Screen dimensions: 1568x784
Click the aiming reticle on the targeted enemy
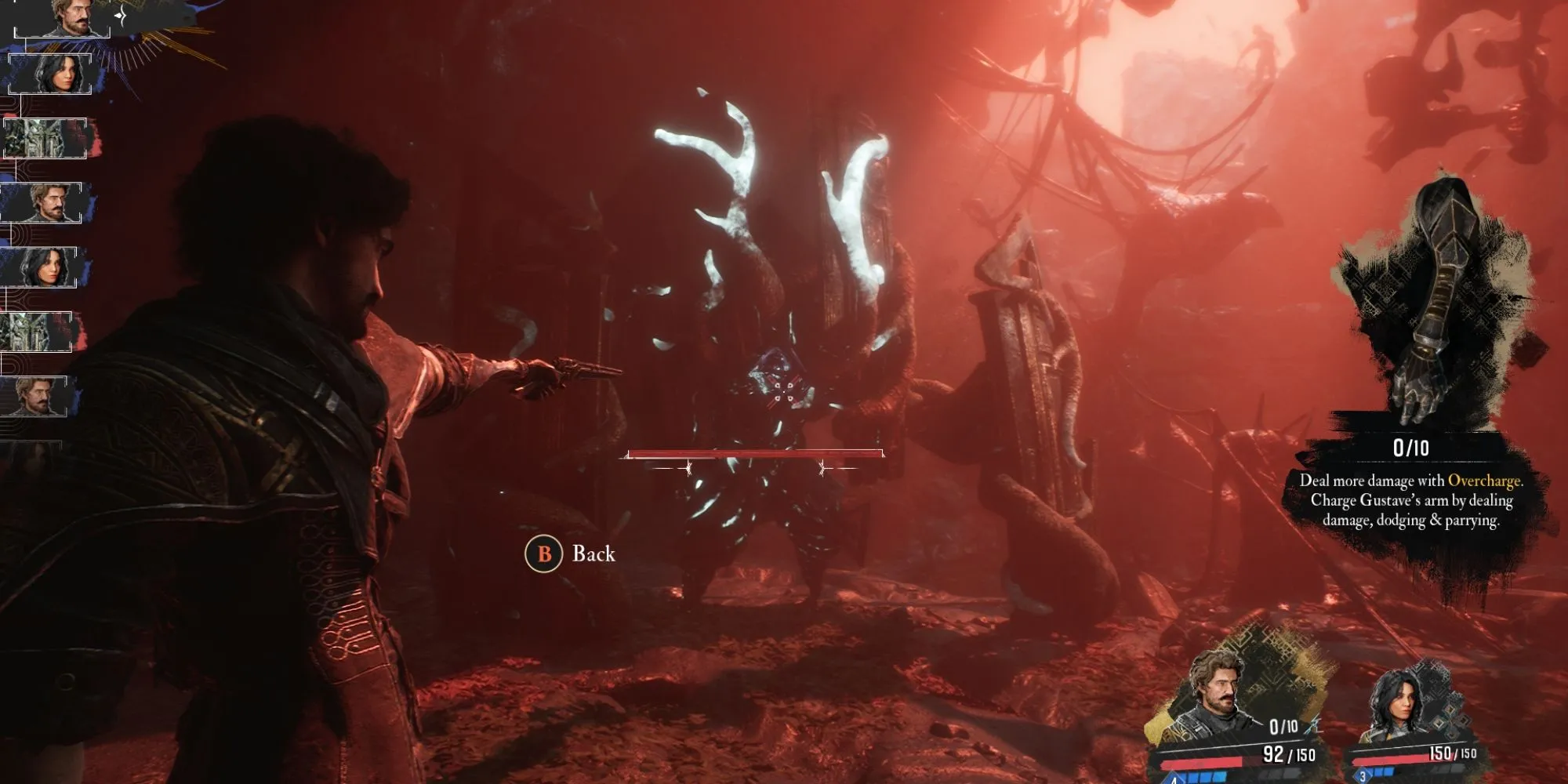click(779, 390)
